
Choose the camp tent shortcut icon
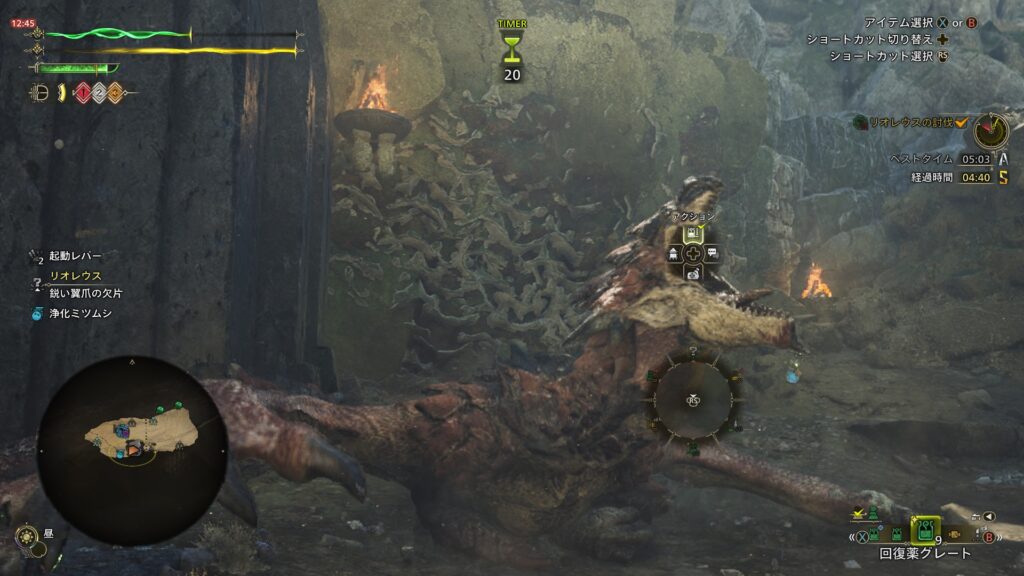672,253
